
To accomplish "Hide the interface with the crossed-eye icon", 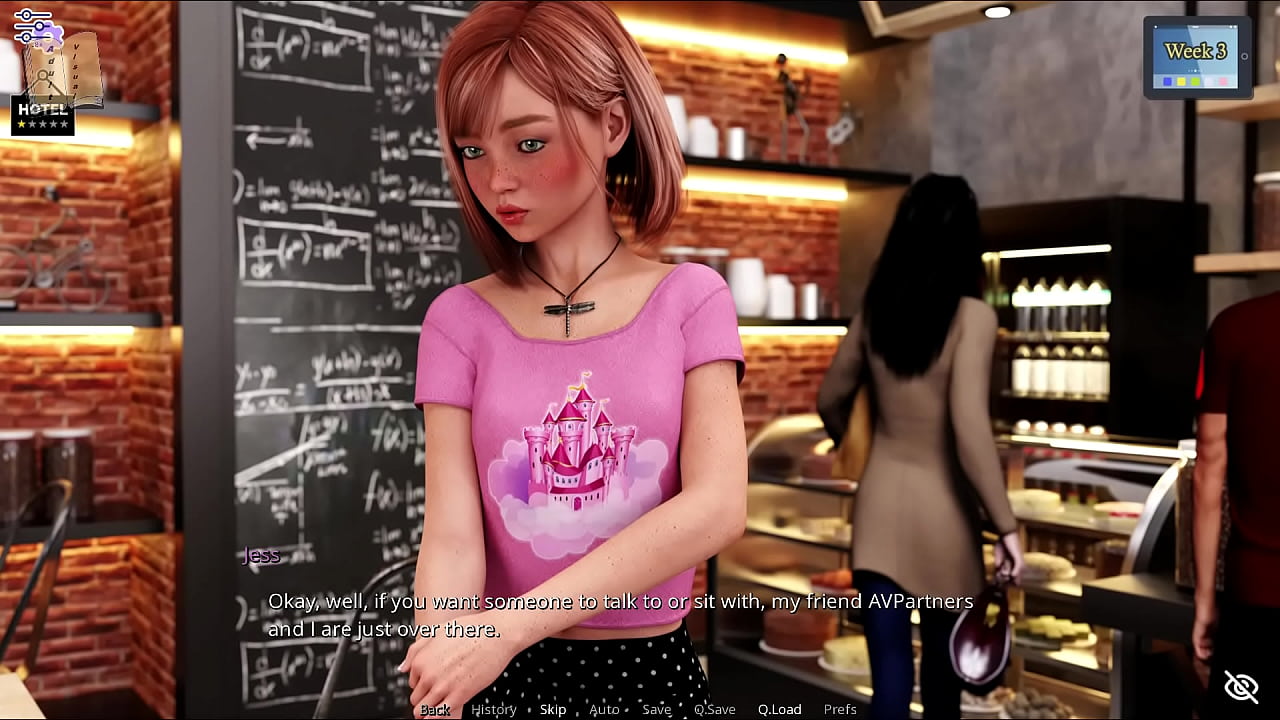I will [1241, 687].
